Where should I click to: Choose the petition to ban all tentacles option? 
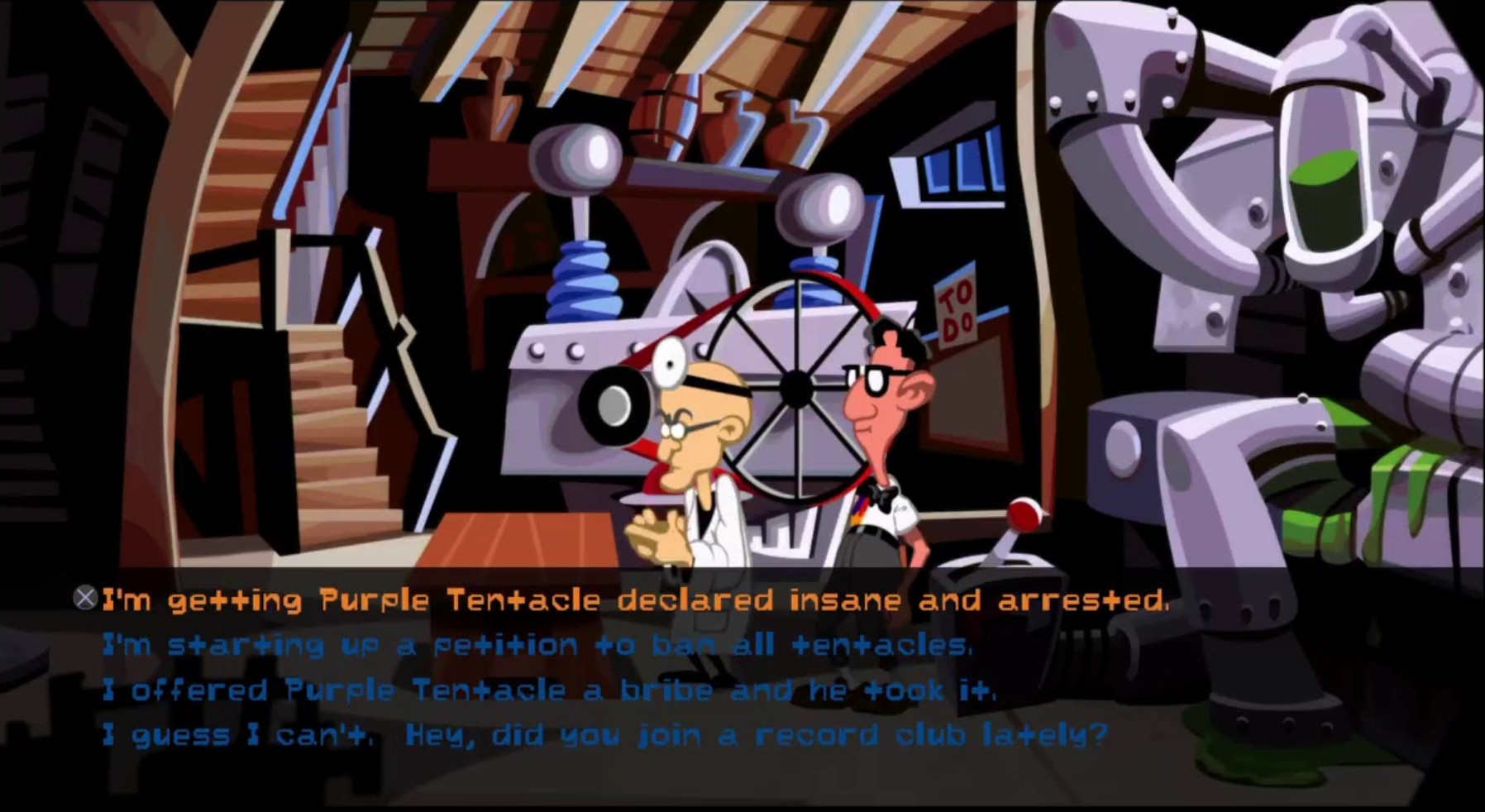(537, 646)
